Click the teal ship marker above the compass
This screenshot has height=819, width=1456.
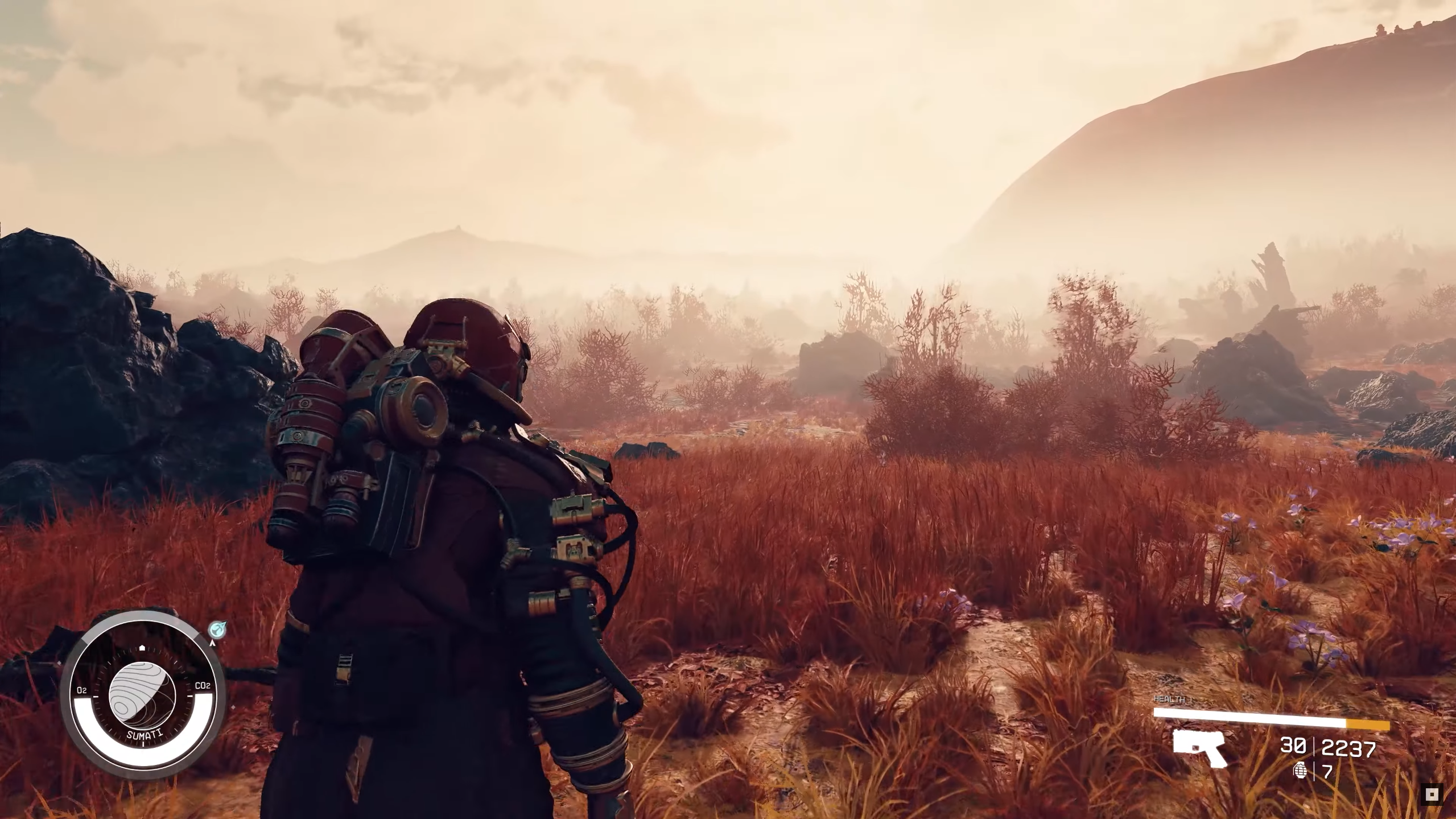pos(217,629)
